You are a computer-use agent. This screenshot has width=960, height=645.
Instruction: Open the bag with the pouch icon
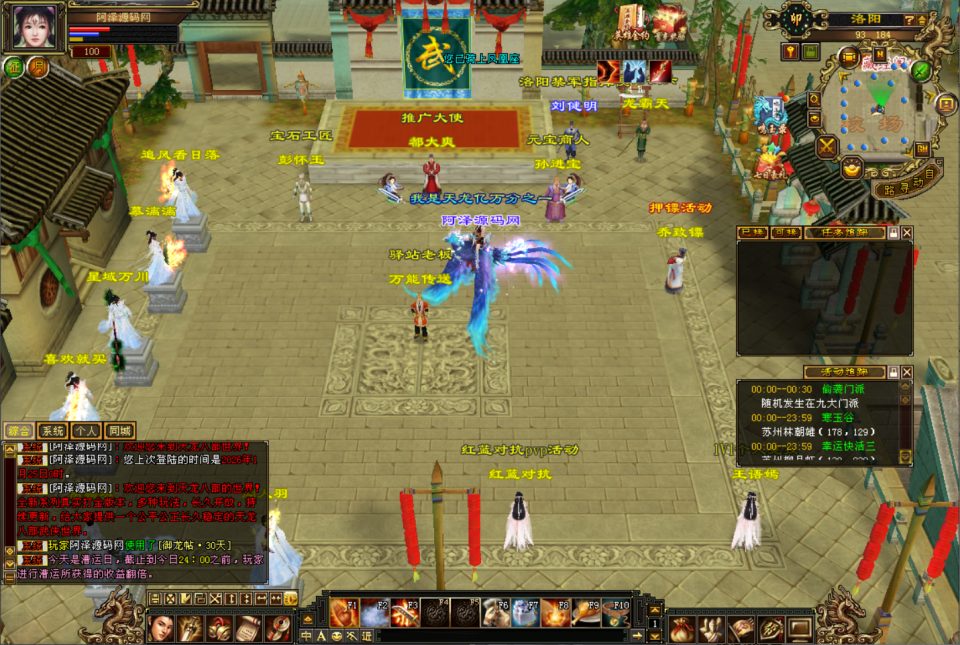click(683, 628)
